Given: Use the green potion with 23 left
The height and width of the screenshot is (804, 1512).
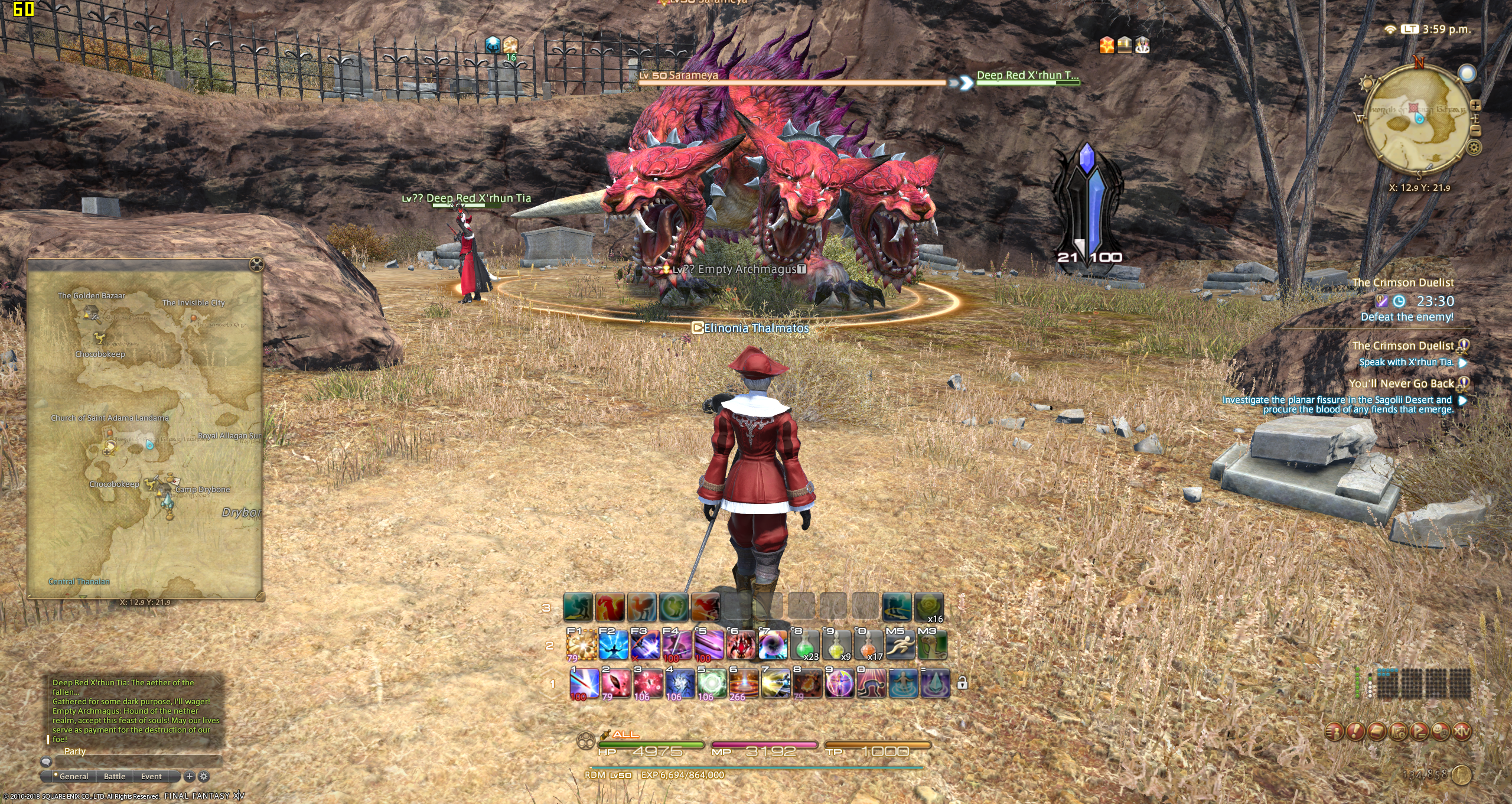Looking at the screenshot, I should (x=804, y=645).
